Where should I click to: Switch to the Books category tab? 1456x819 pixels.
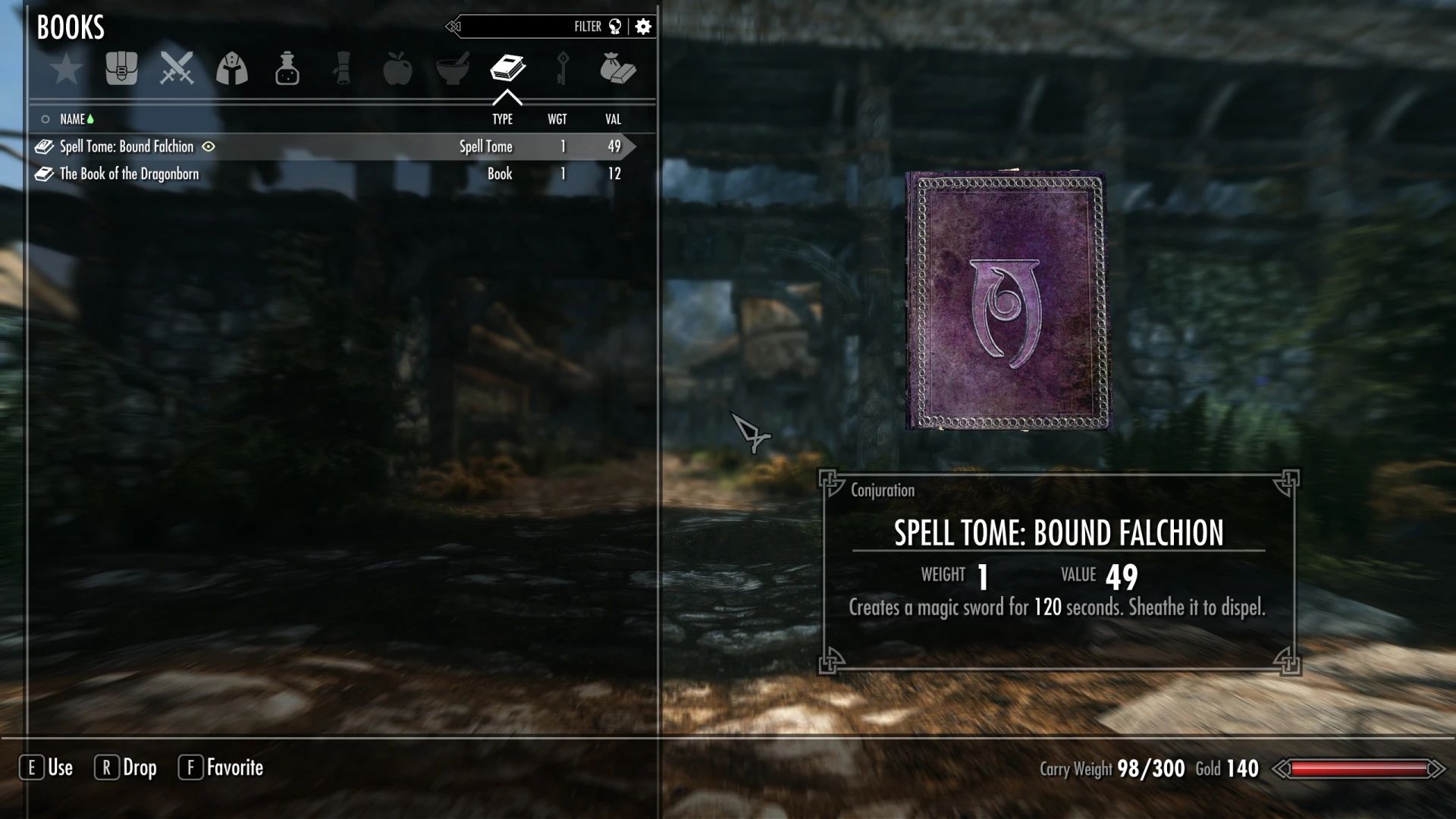pyautogui.click(x=507, y=69)
